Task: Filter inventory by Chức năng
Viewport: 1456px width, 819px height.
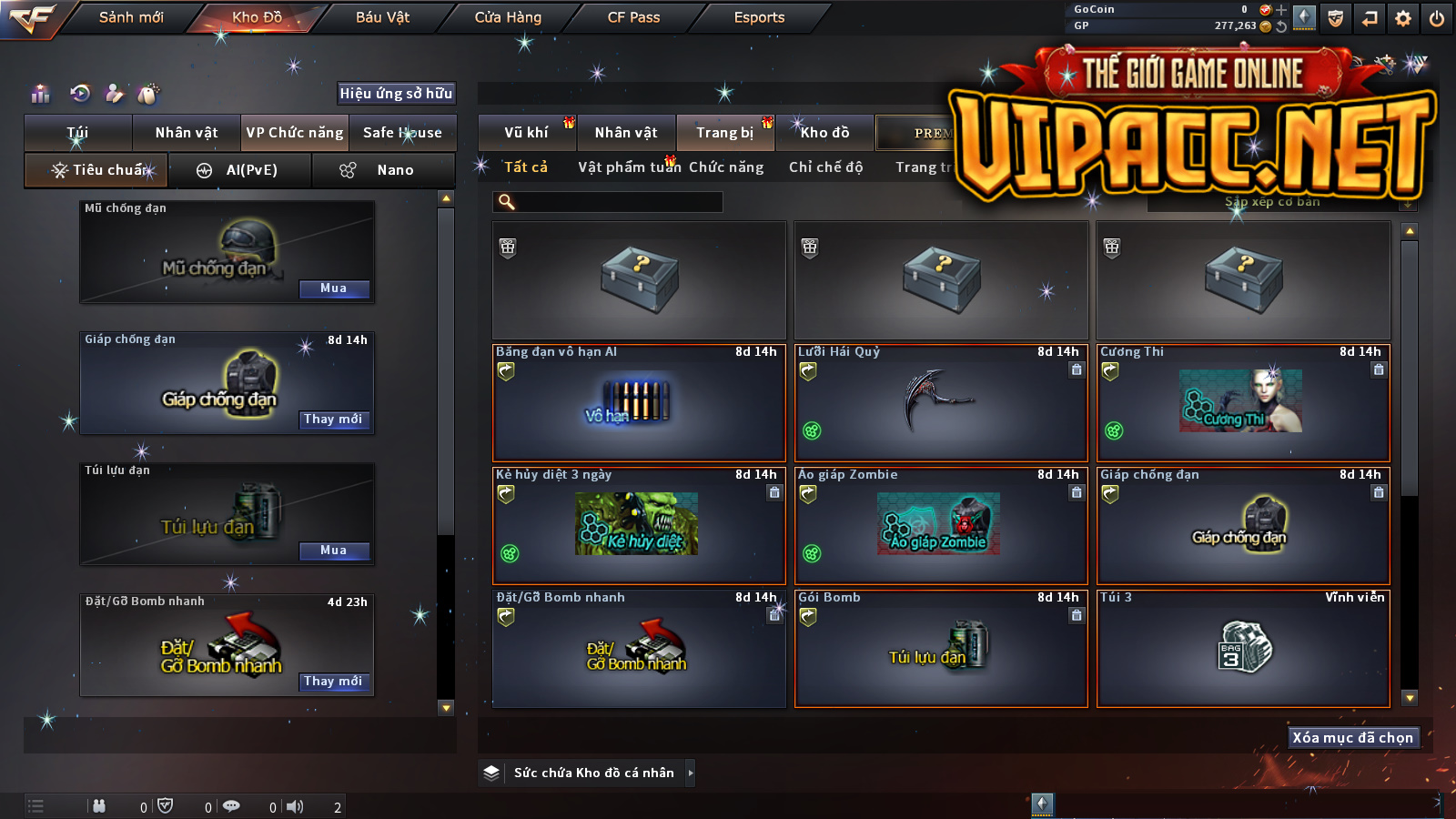Action: pyautogui.click(x=726, y=167)
